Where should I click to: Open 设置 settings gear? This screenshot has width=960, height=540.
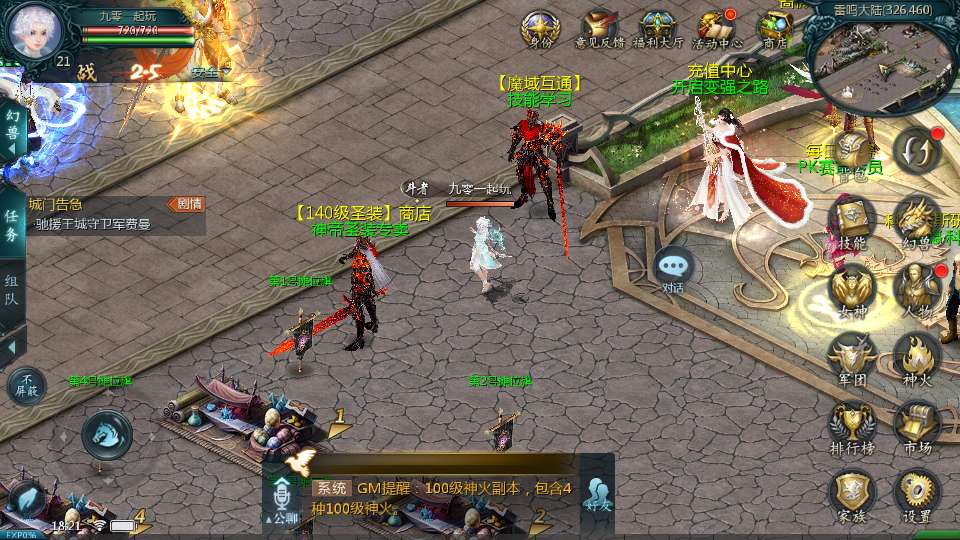[x=916, y=494]
